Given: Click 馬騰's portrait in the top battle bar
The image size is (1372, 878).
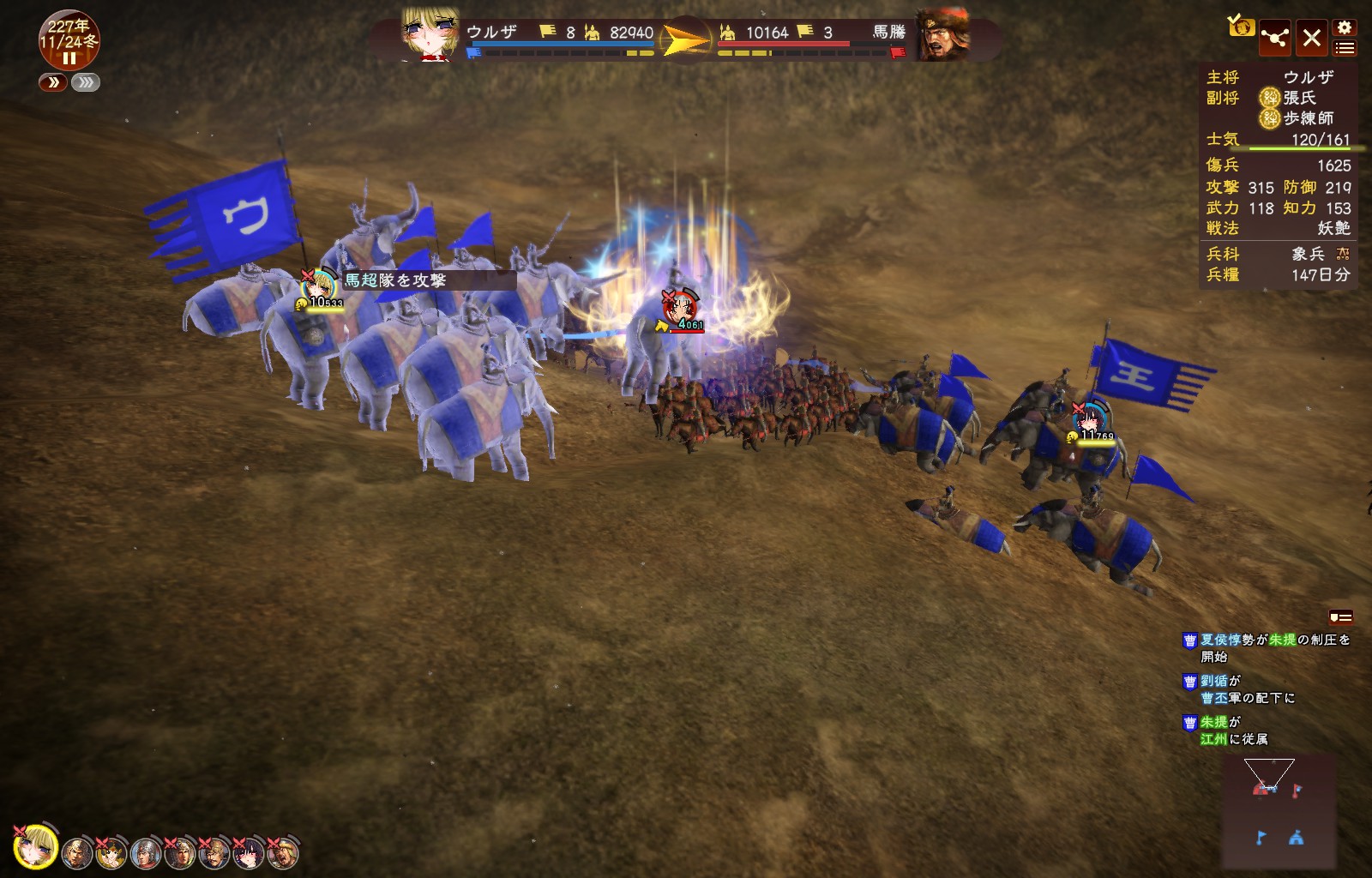Looking at the screenshot, I should coord(943,36).
